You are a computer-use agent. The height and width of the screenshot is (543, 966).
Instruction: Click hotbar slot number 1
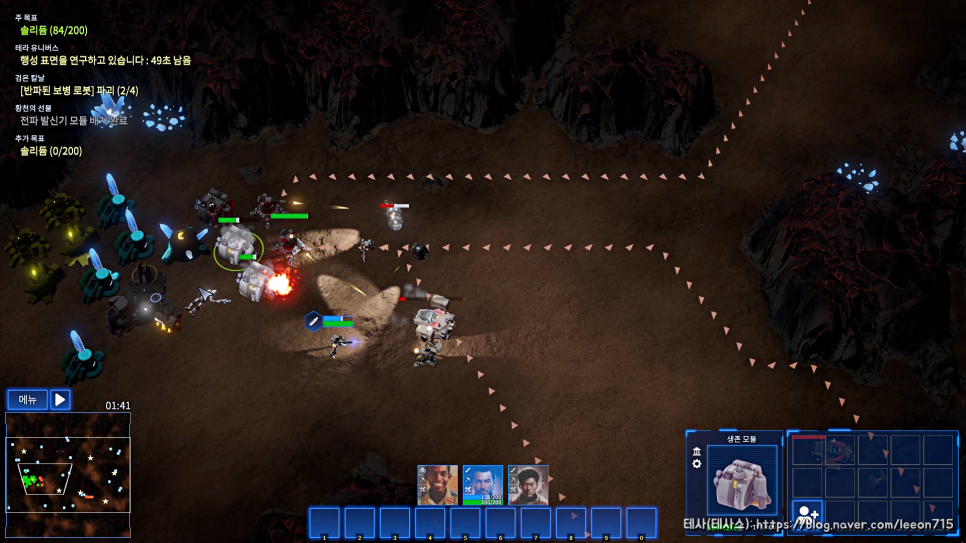(x=324, y=523)
